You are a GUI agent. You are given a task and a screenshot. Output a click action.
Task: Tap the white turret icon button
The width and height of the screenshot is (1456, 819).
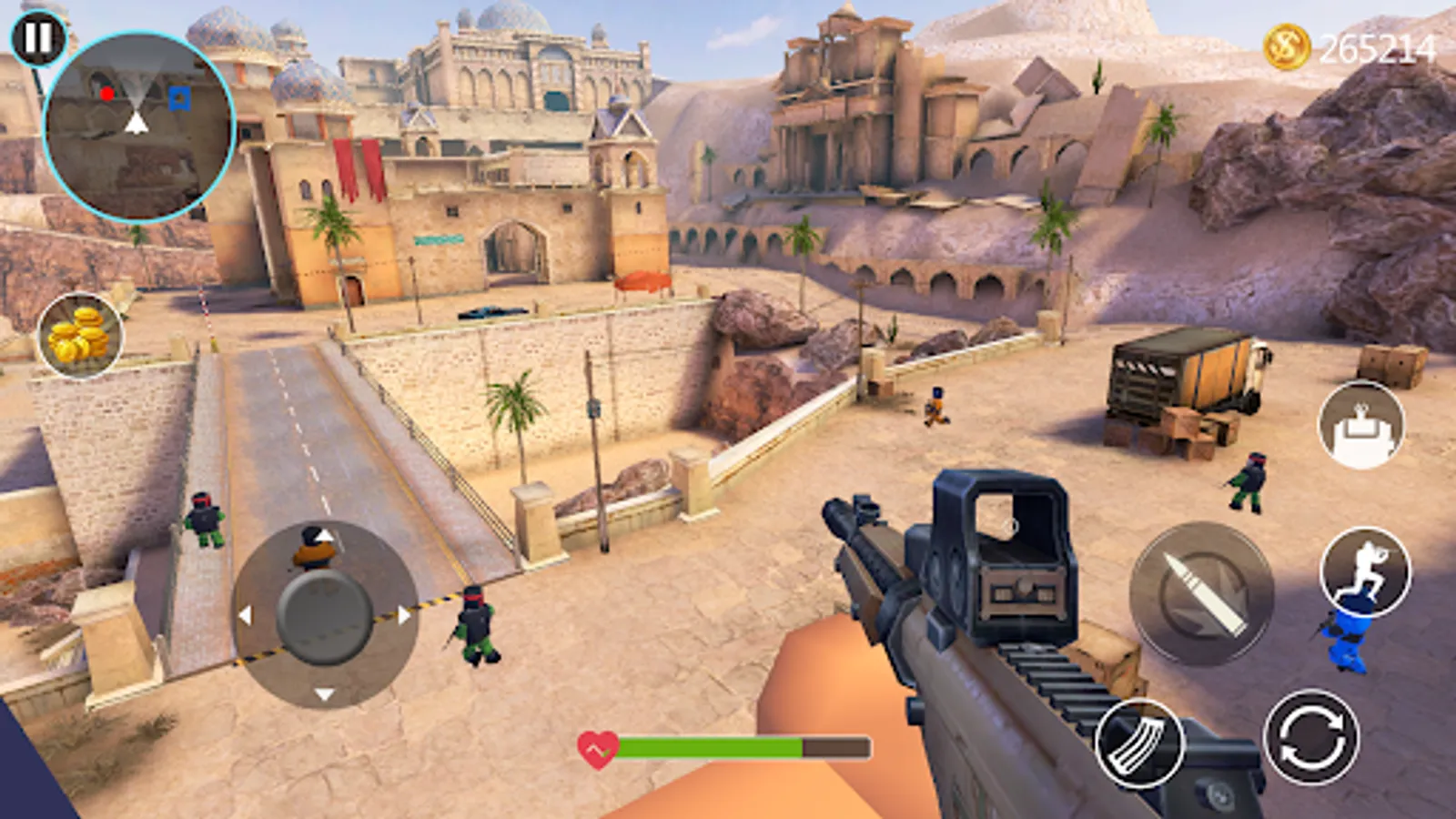tap(1361, 425)
